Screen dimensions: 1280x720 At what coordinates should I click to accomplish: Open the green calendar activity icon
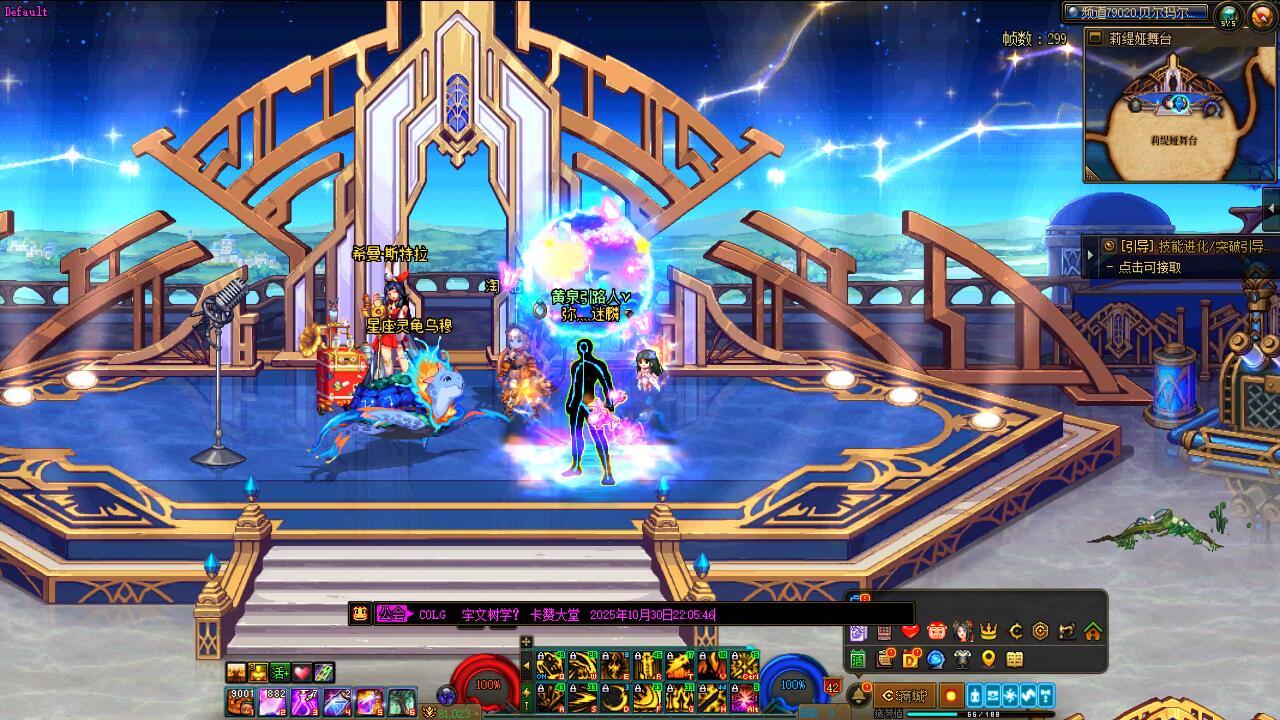click(x=857, y=659)
